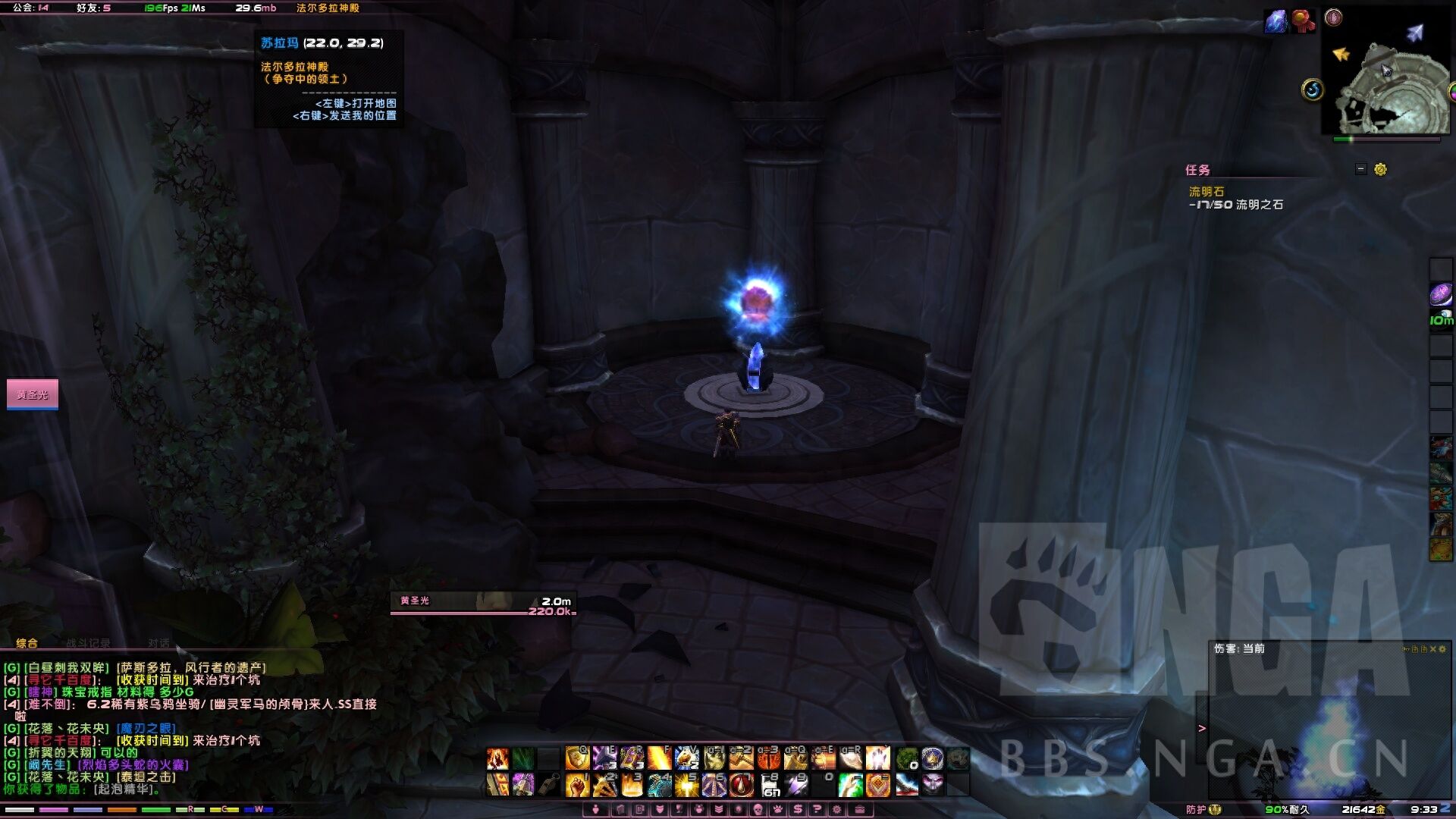Image resolution: width=1456 pixels, height=819 pixels.
Task: Use the golden fist ability on key 1
Action: pos(577,785)
